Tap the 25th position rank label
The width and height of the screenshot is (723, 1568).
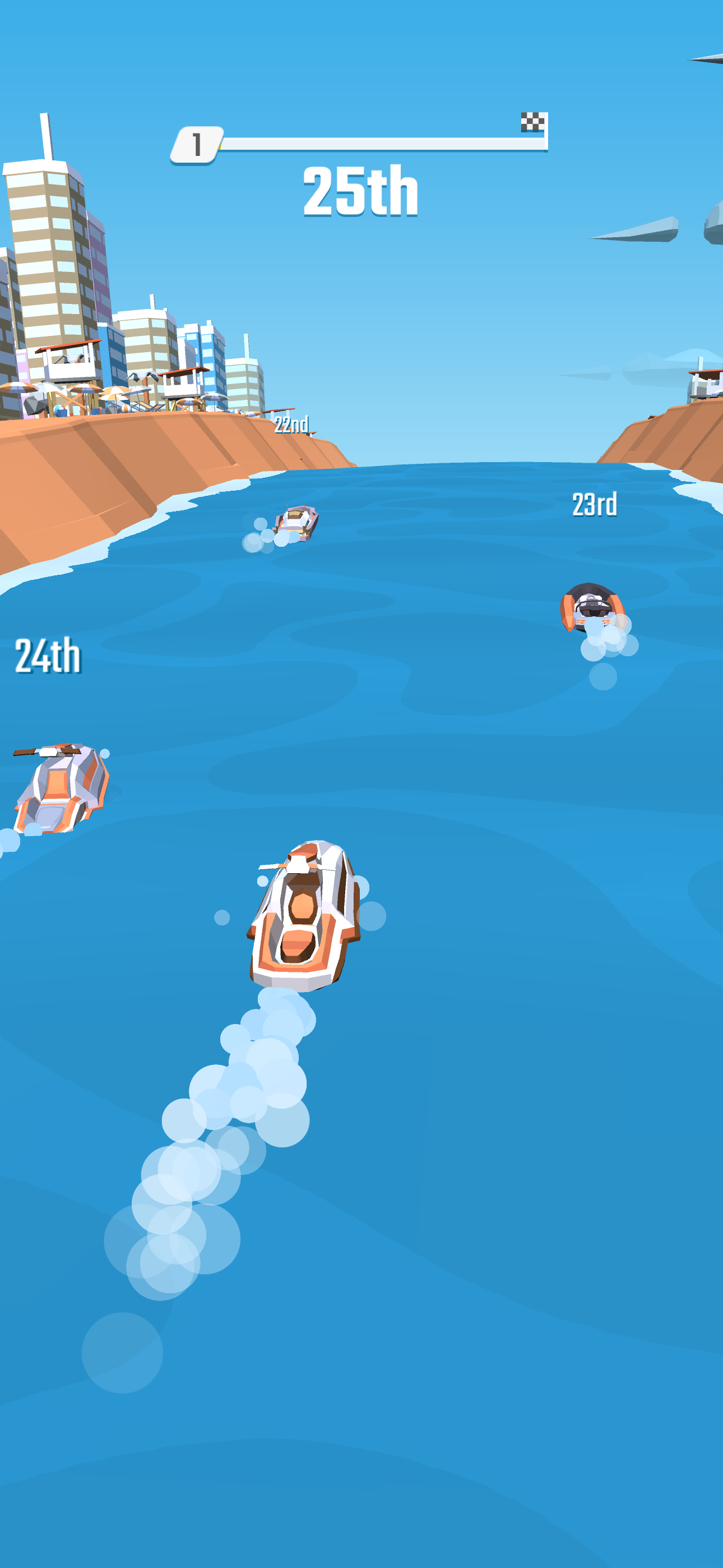[x=361, y=192]
